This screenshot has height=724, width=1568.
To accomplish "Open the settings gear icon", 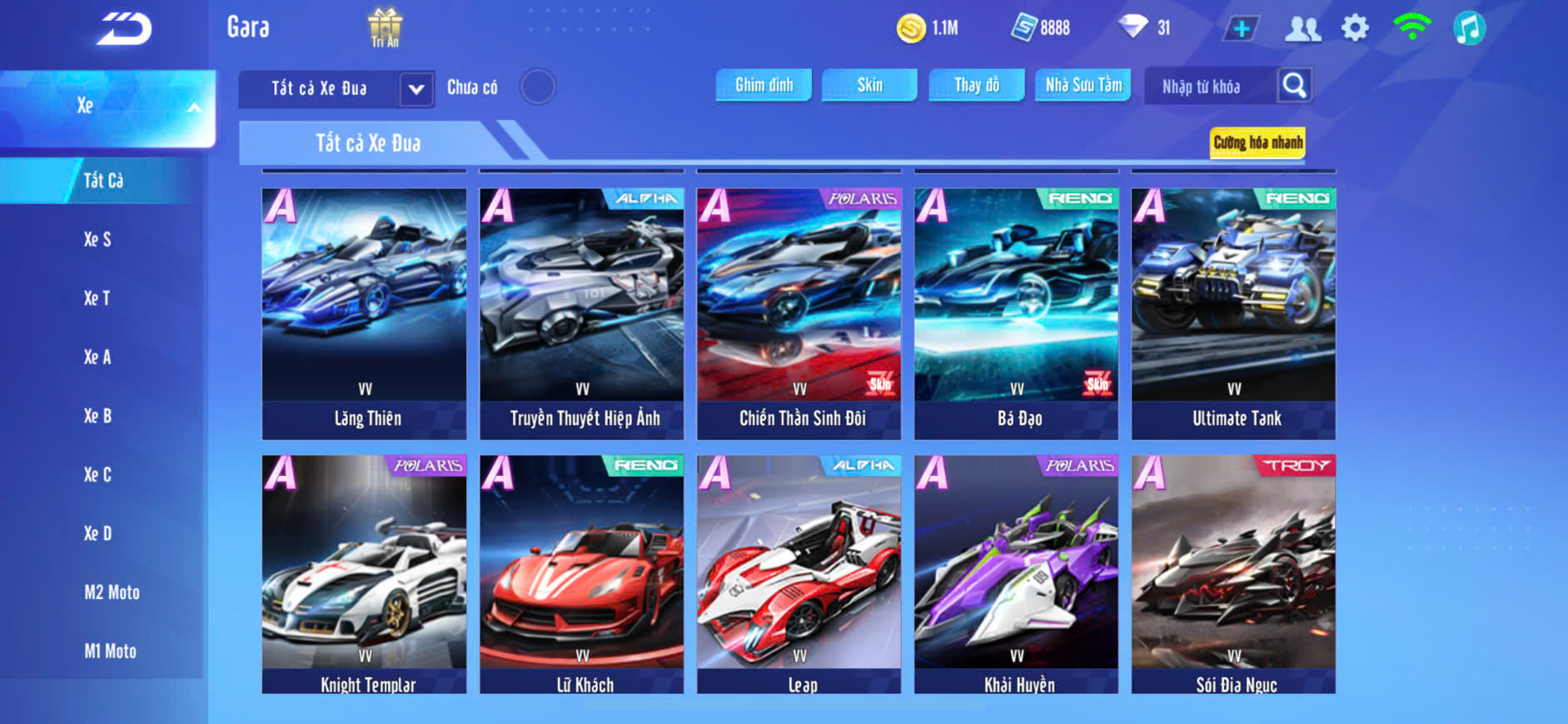I will pos(1355,28).
